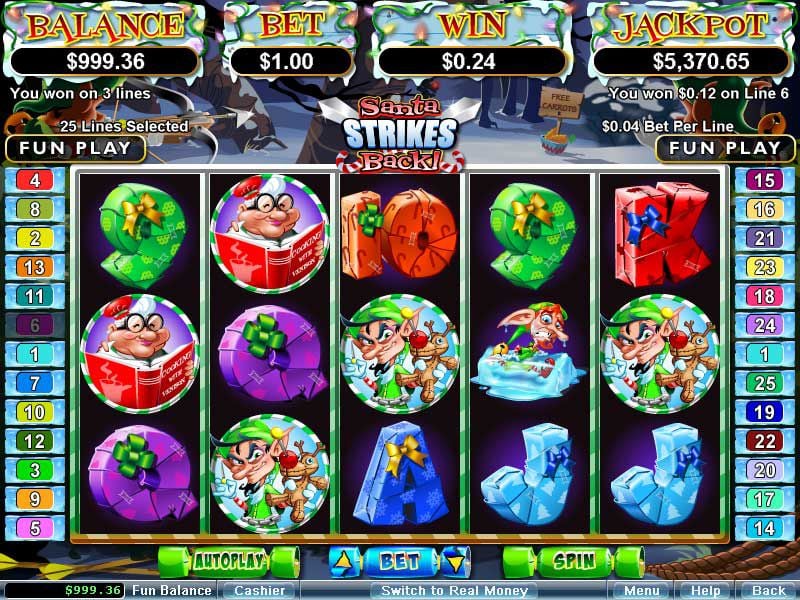Select payline number 10
The image size is (800, 600).
click(35, 412)
